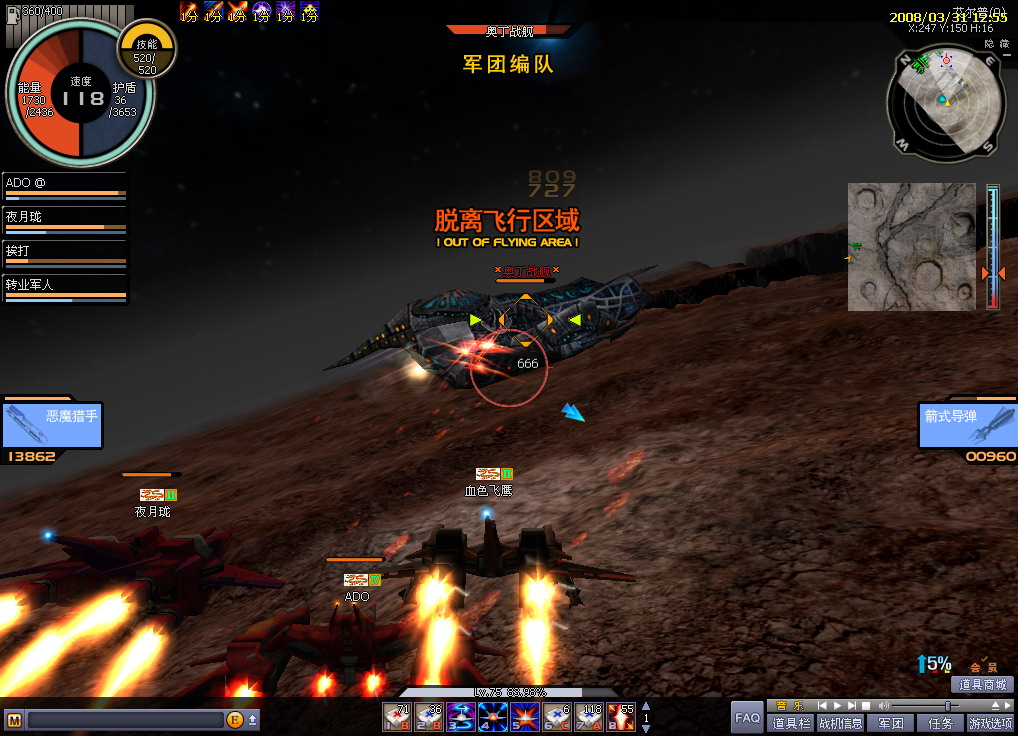Open the FAQ help button
The width and height of the screenshot is (1018, 736).
tap(747, 717)
